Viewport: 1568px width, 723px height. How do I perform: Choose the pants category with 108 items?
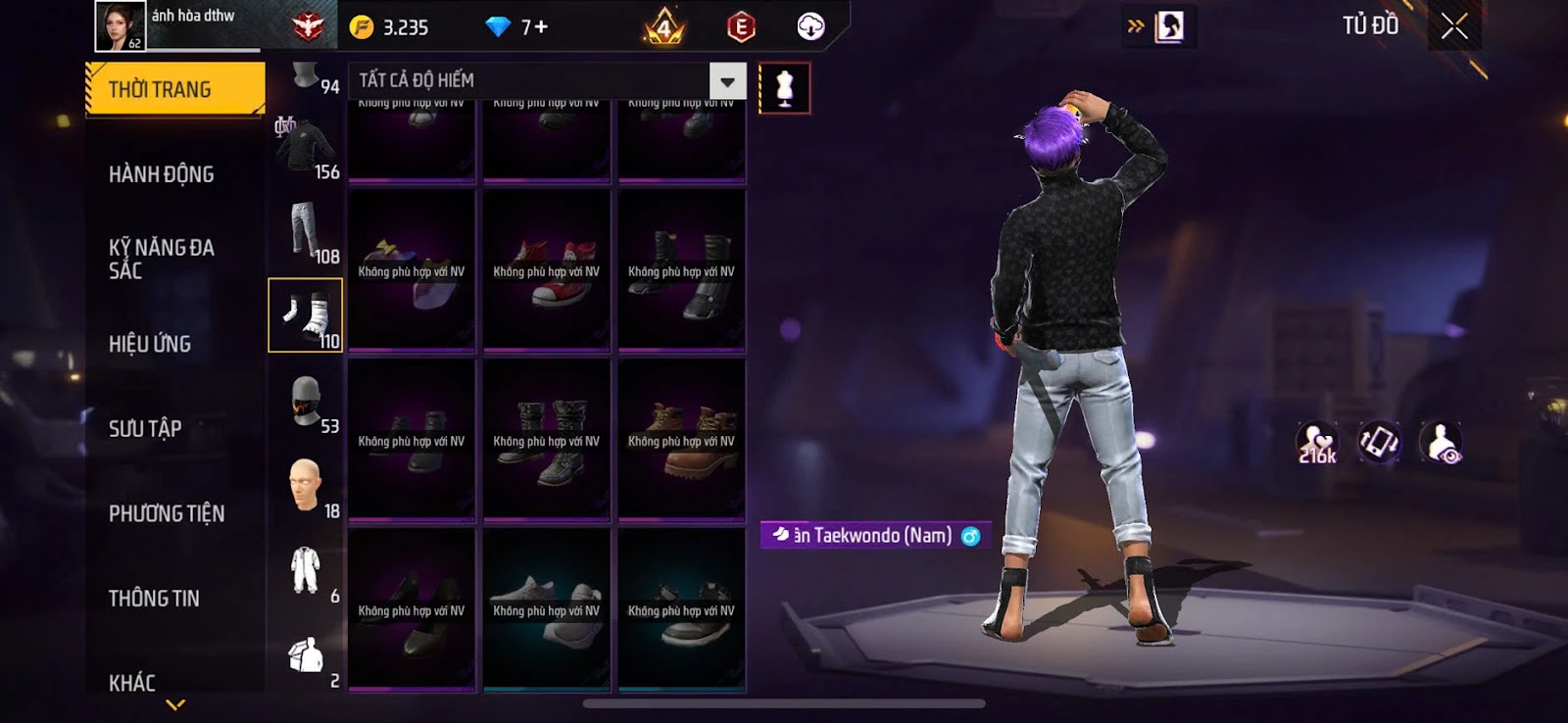point(306,231)
